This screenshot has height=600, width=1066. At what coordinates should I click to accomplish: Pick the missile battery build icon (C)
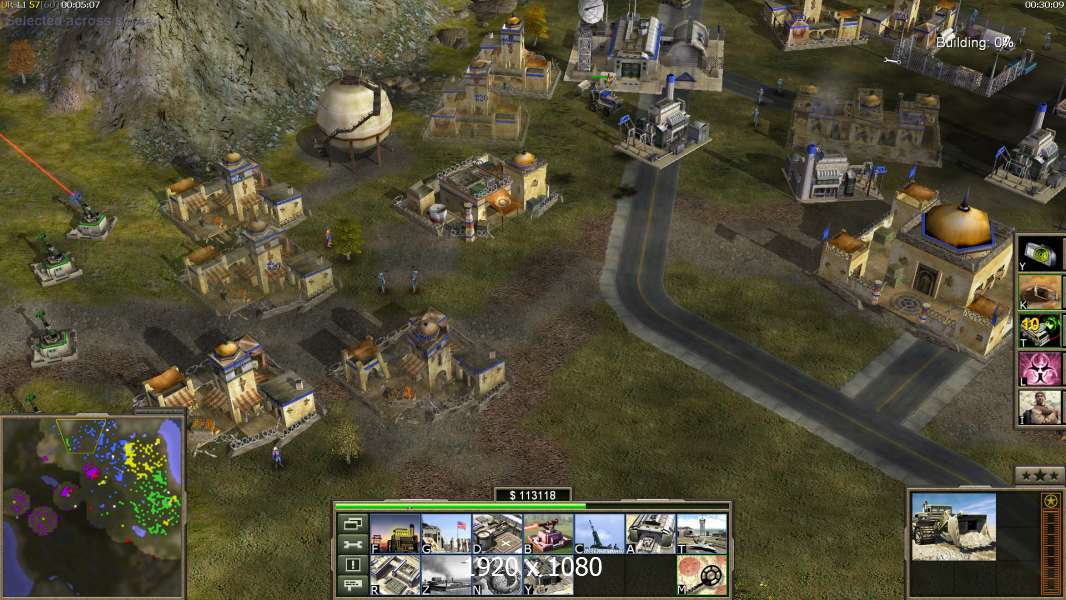point(600,533)
